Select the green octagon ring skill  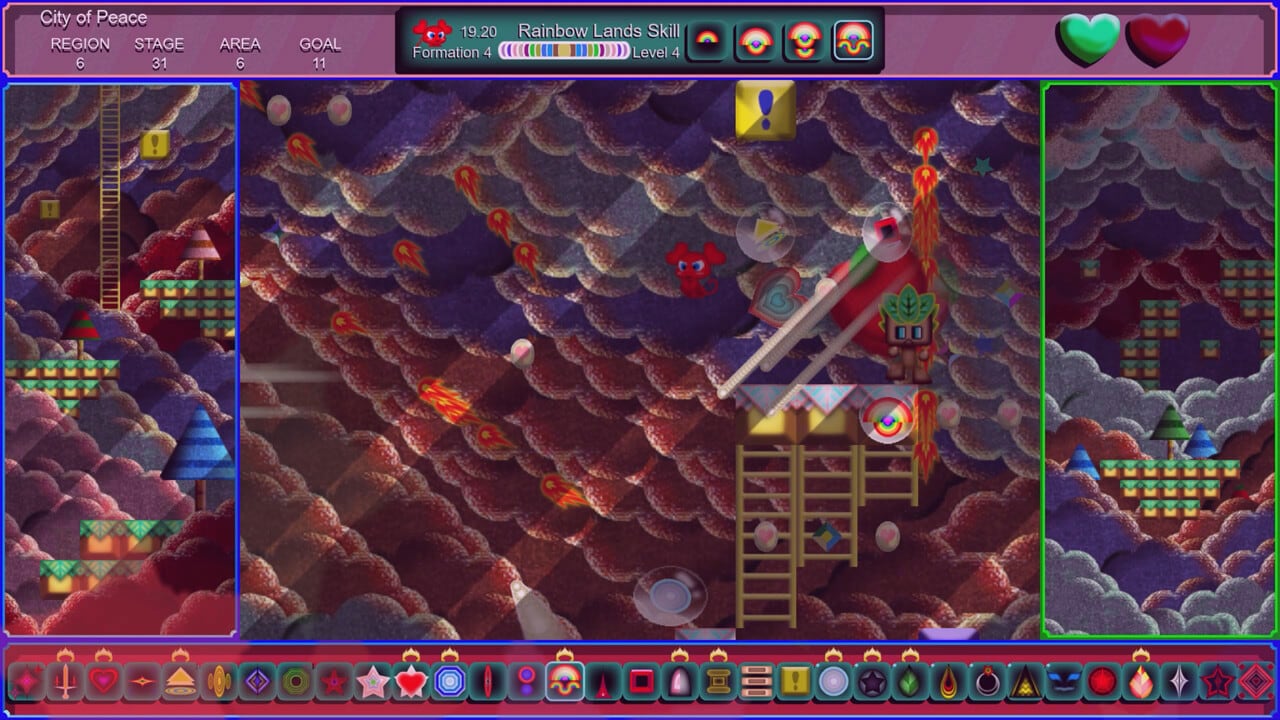click(295, 682)
